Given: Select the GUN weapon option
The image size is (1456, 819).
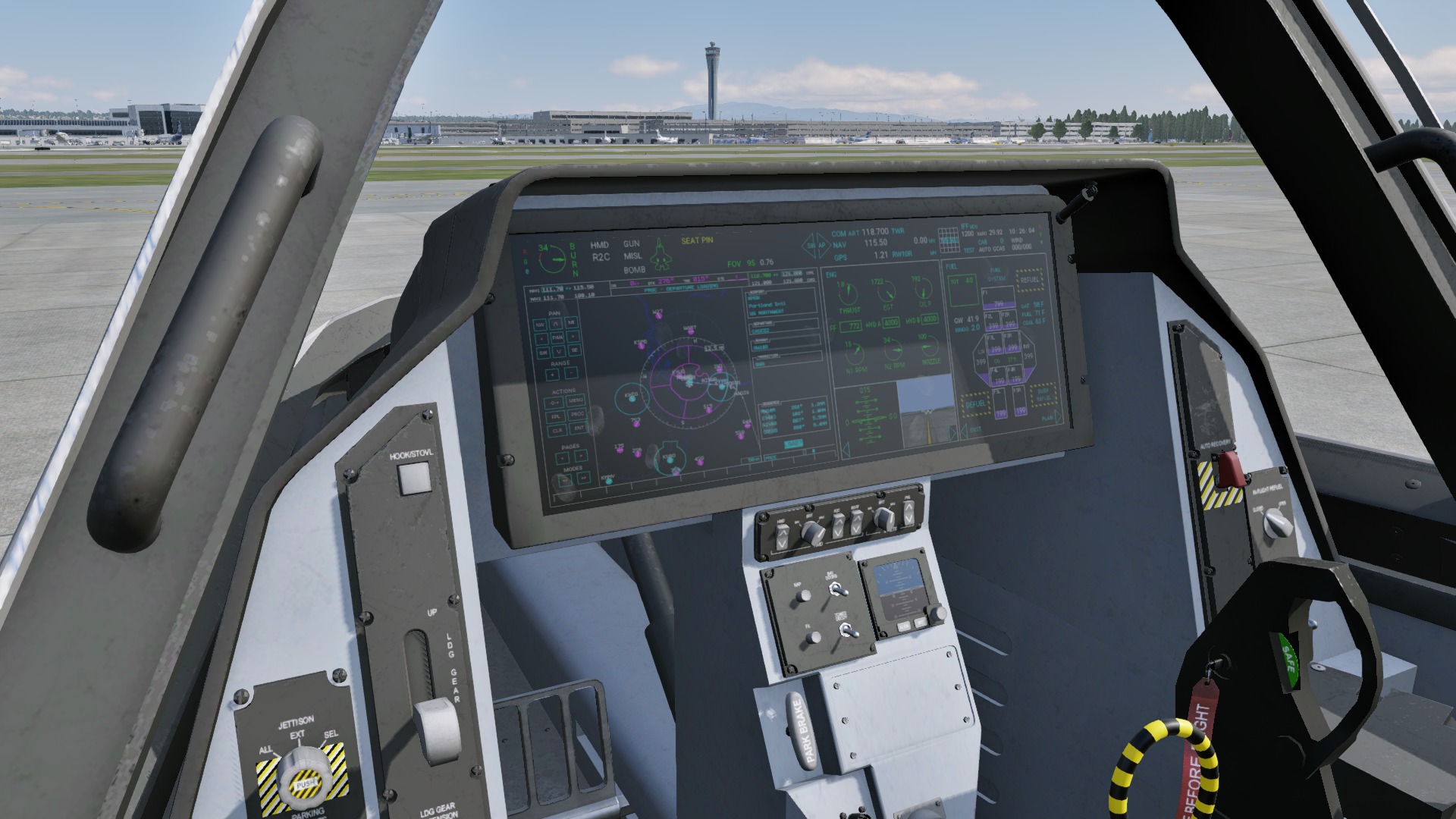Looking at the screenshot, I should click(631, 244).
